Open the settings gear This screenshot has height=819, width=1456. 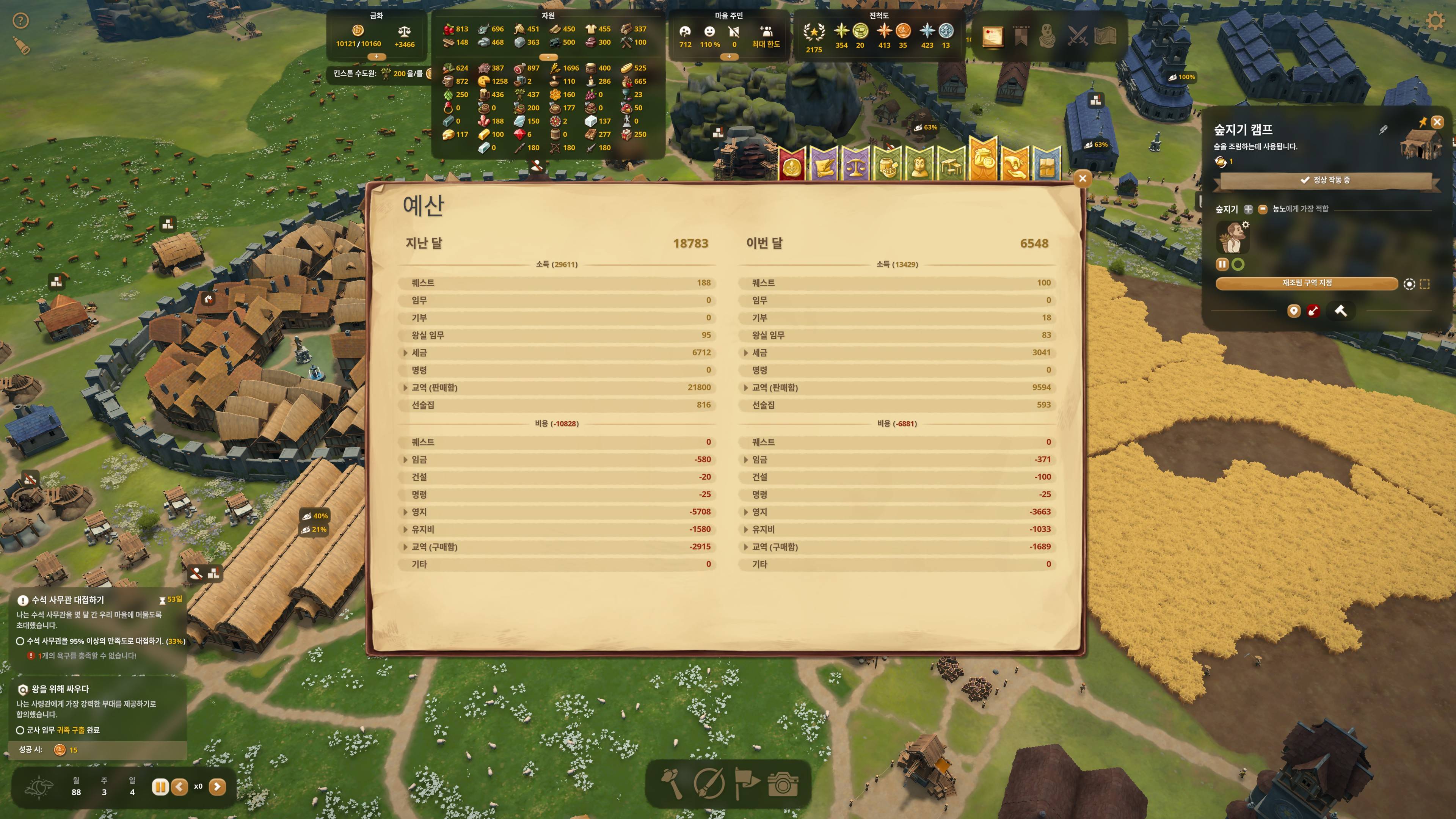tap(1435, 22)
